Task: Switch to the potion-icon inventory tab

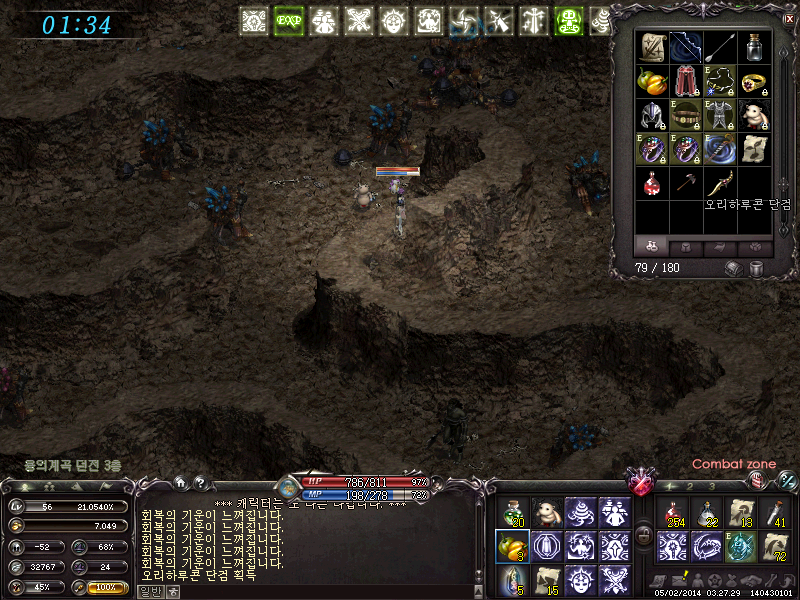Action: 651,246
